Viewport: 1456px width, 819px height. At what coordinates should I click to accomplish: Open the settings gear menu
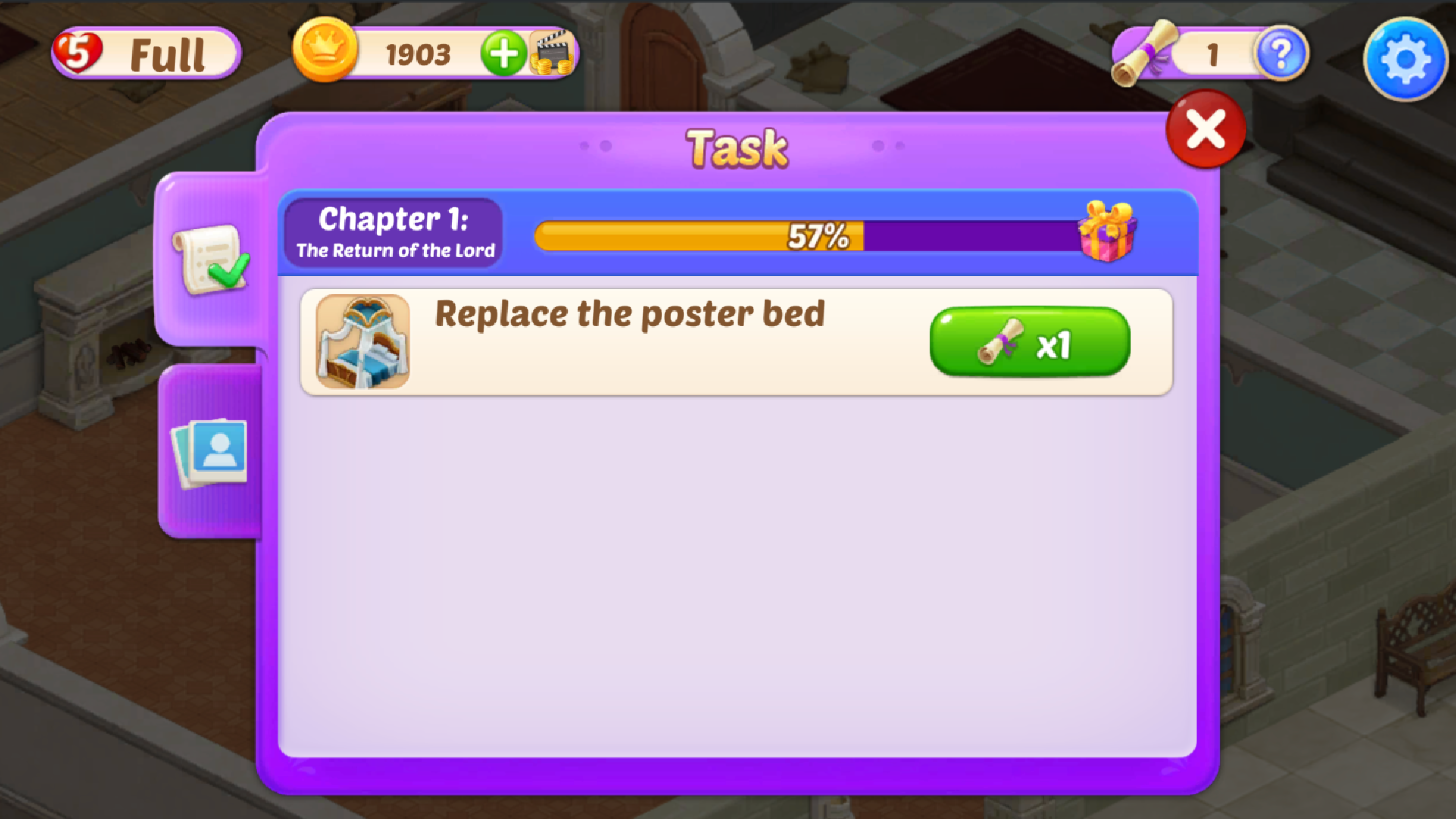1405,58
